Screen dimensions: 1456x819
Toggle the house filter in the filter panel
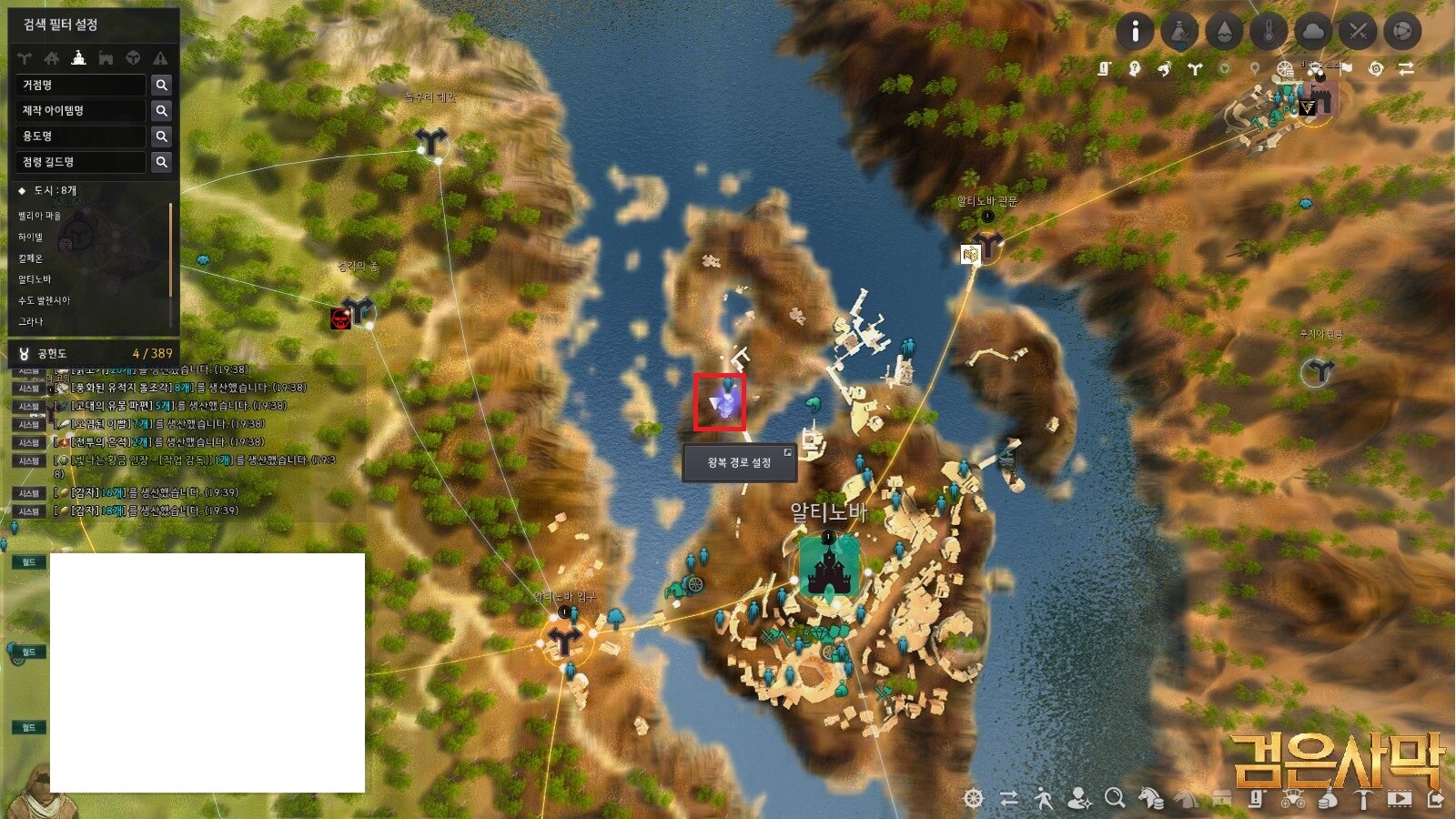51,57
